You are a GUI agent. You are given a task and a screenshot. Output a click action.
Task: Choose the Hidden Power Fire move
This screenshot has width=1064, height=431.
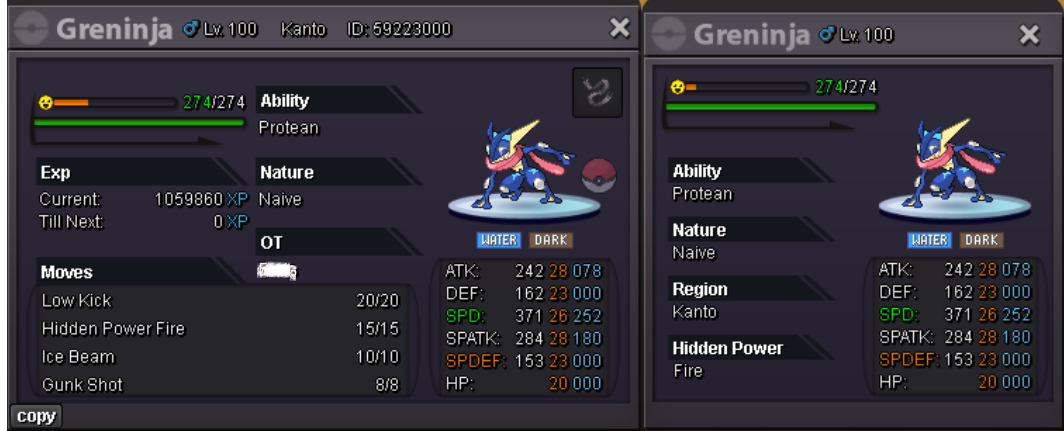point(220,329)
